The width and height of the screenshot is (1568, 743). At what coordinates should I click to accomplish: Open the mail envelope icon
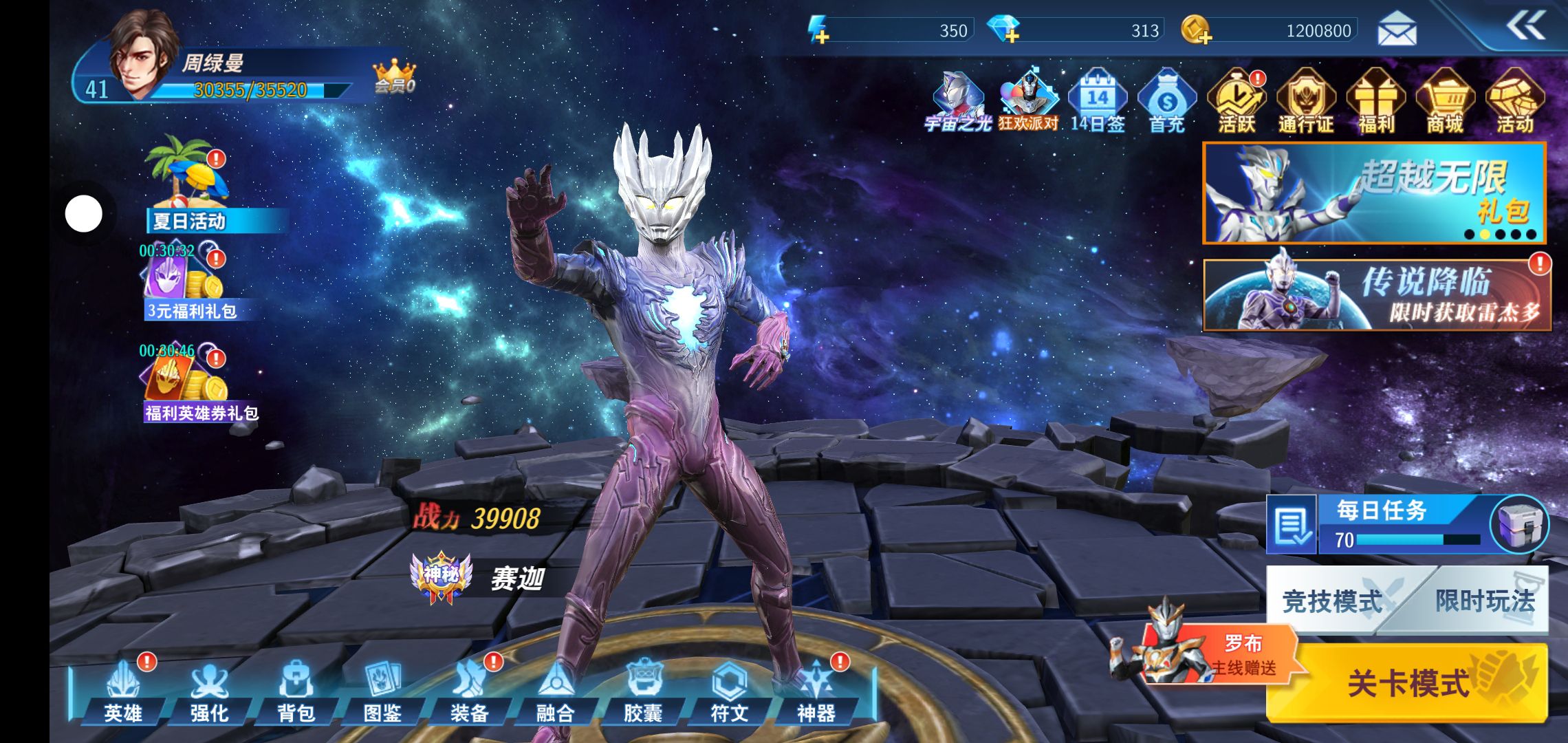click(x=1397, y=30)
